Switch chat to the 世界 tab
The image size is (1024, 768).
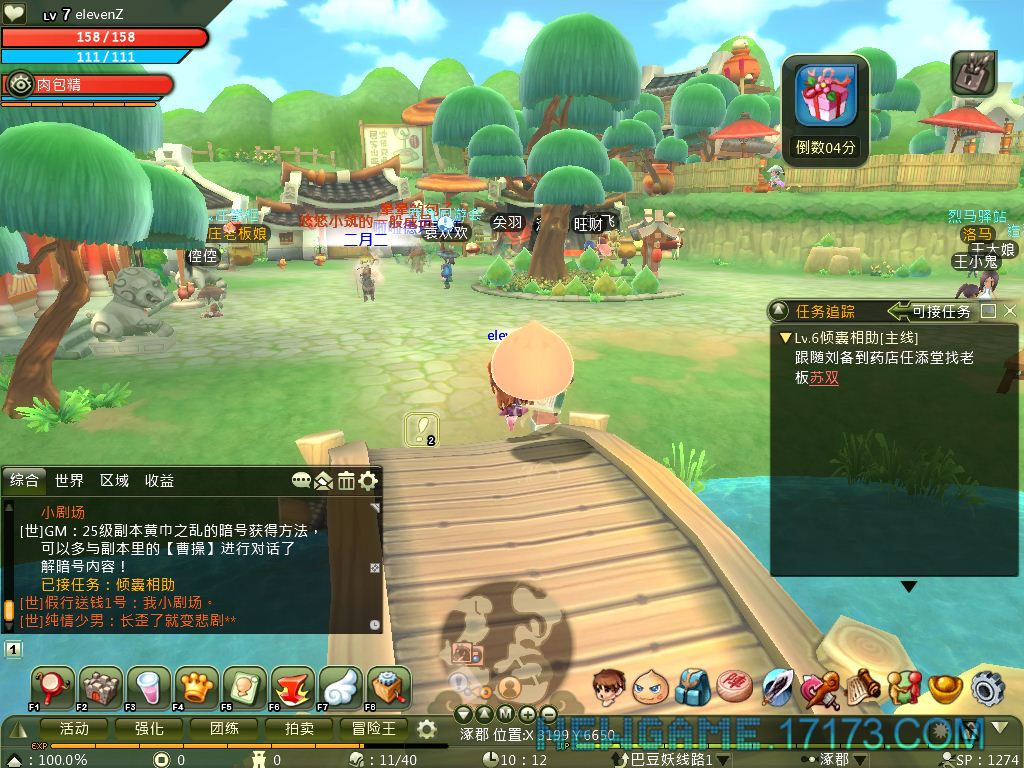pos(70,481)
